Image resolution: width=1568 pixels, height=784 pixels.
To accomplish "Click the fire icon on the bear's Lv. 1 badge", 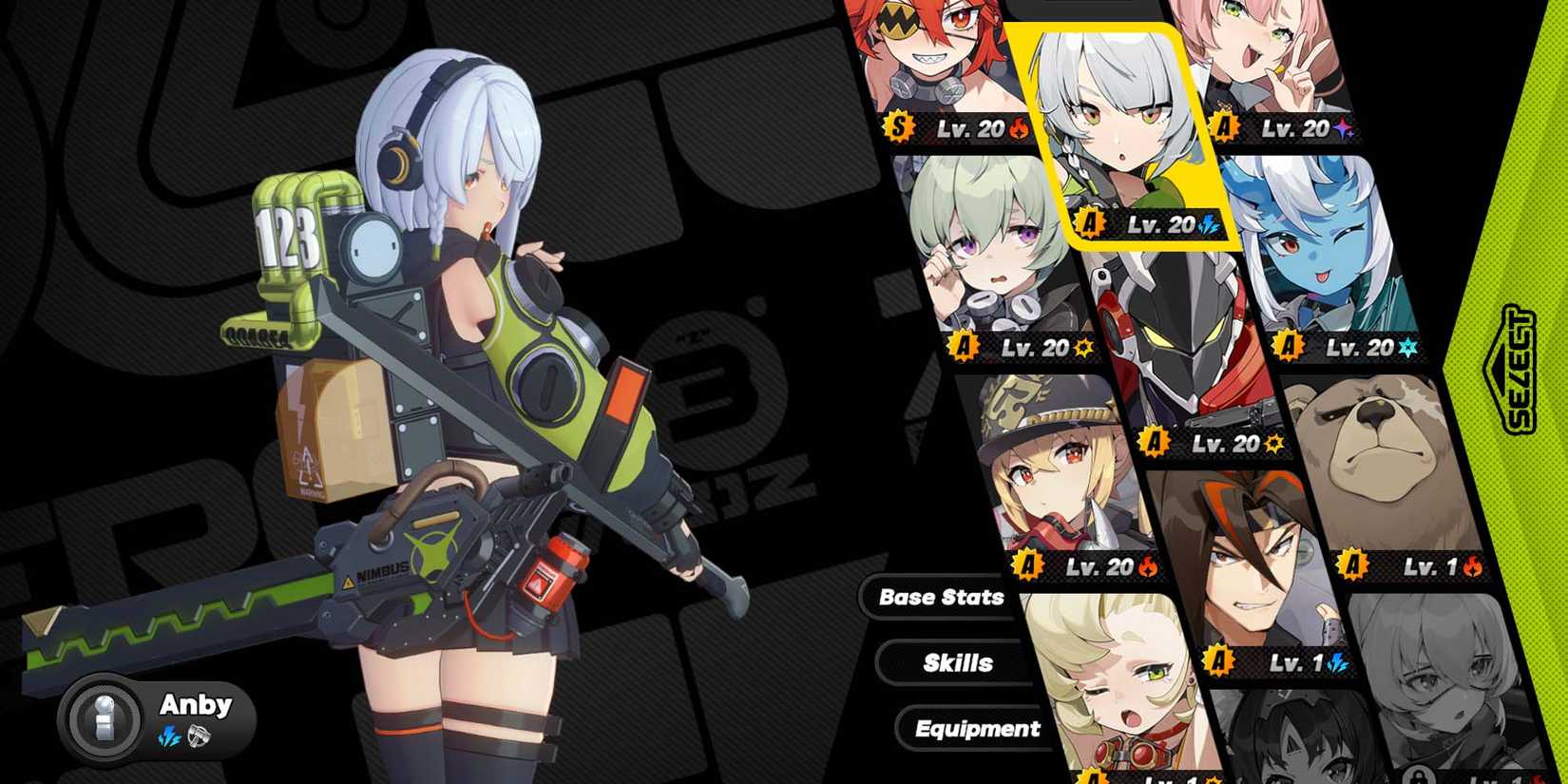I will point(1474,566).
